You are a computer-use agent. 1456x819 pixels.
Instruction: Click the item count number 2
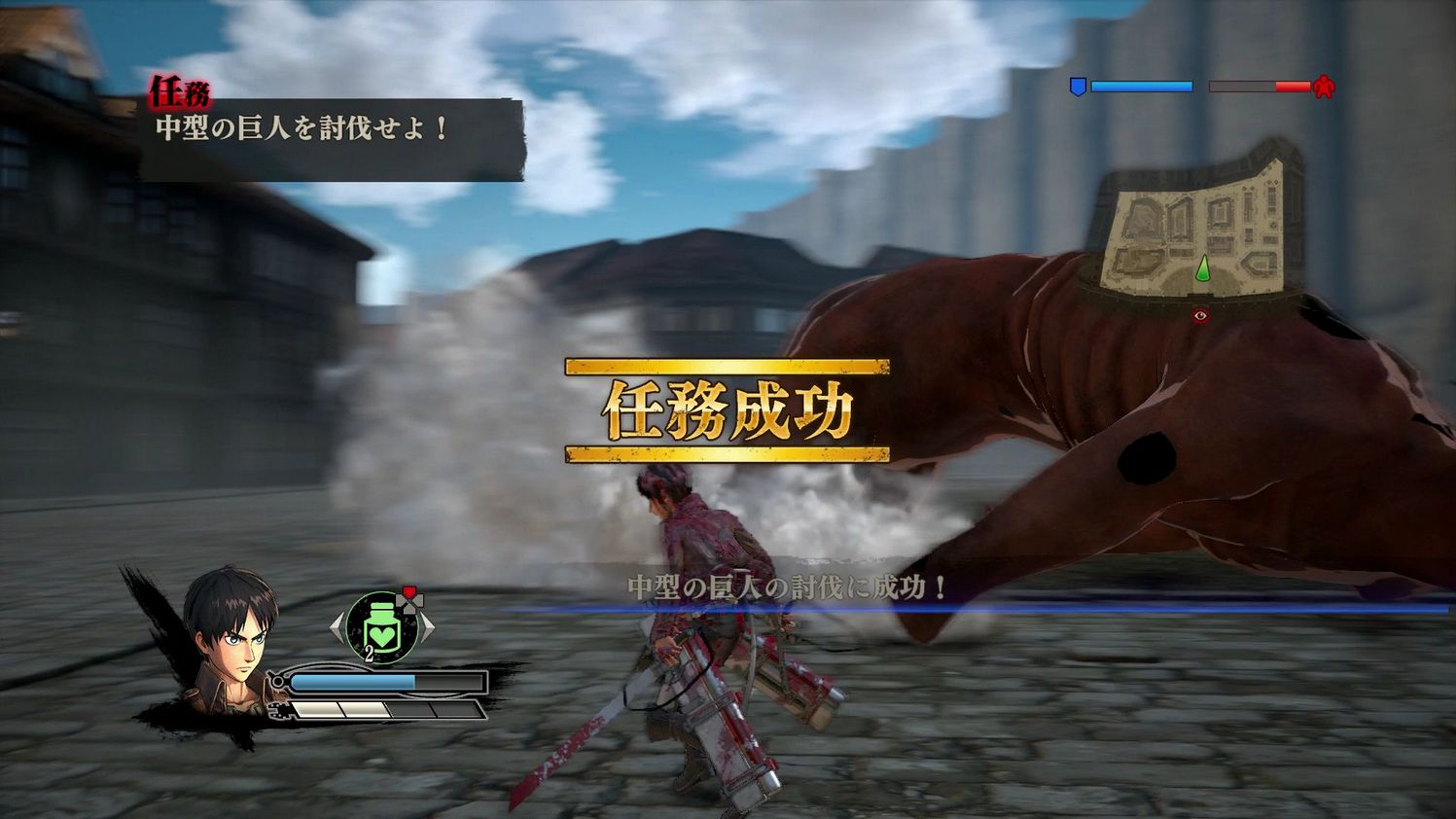point(369,654)
